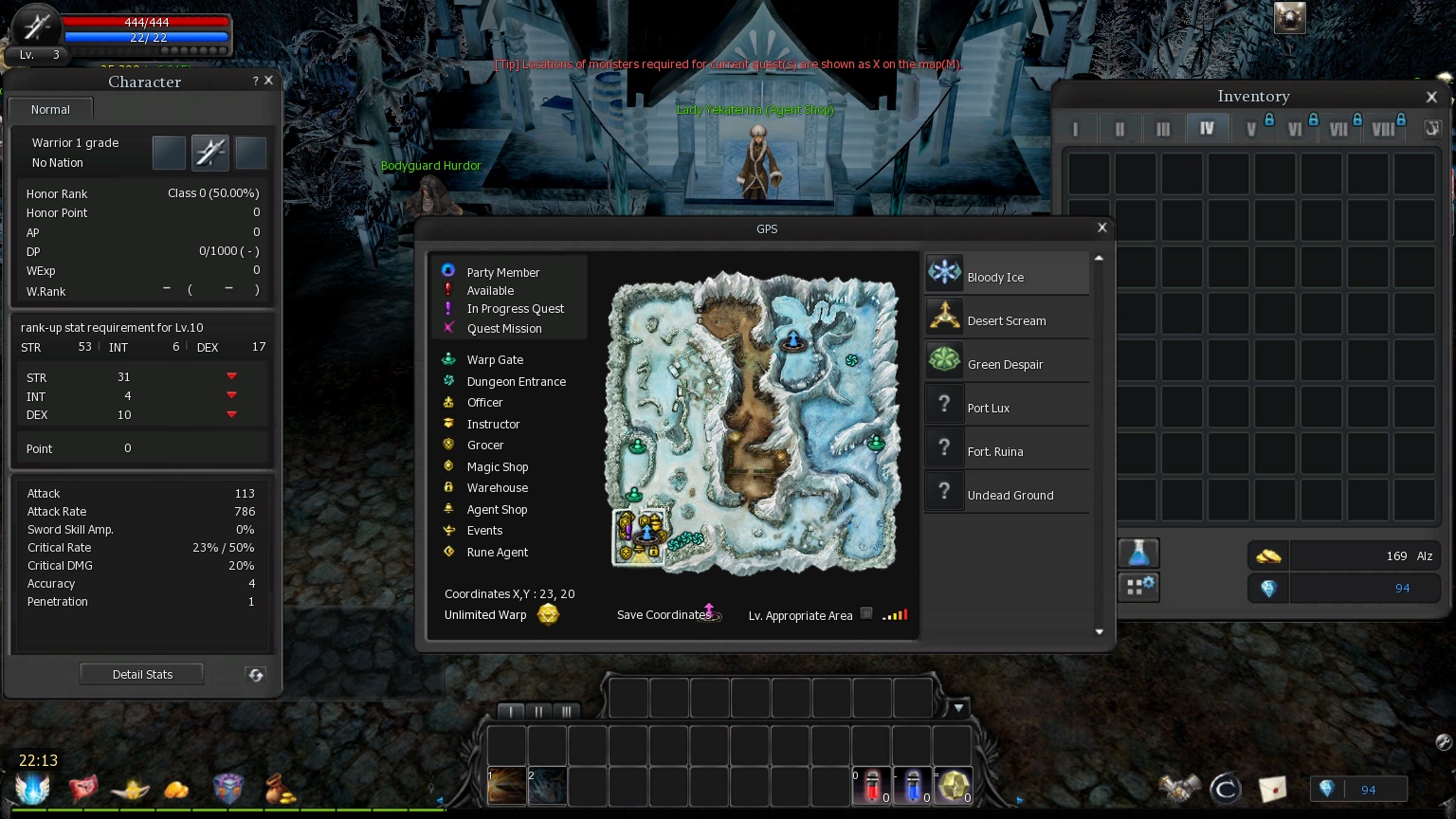Switch to inventory tab IV
The width and height of the screenshot is (1456, 819).
point(1207,128)
